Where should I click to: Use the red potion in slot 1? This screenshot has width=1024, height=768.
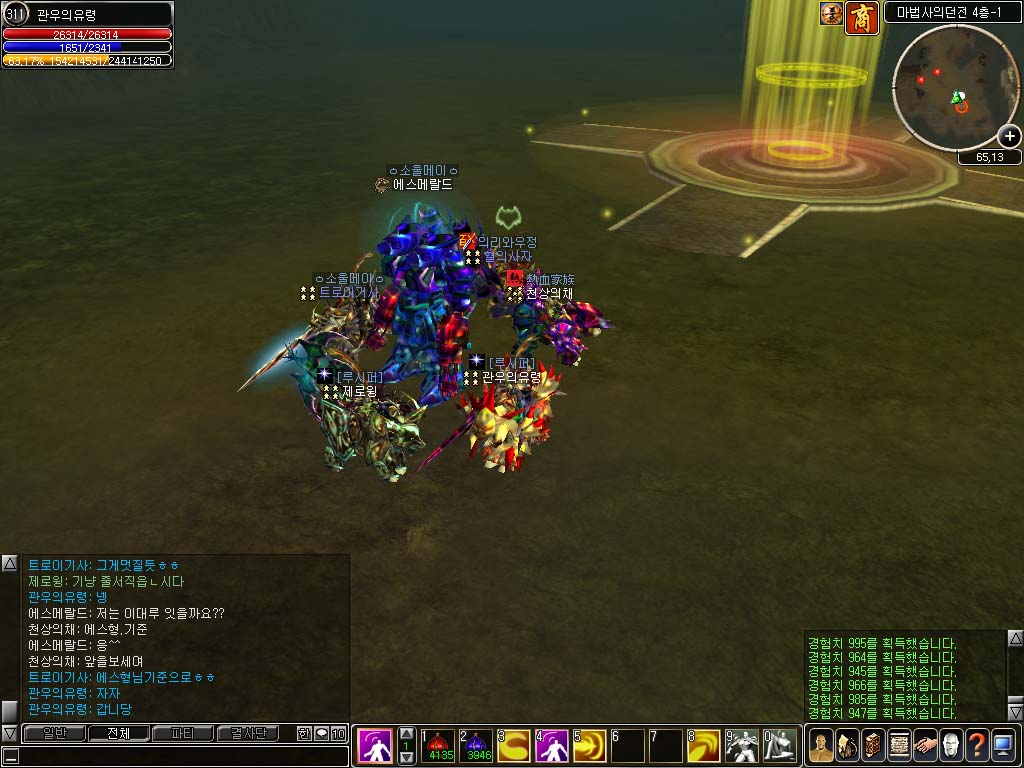(440, 746)
